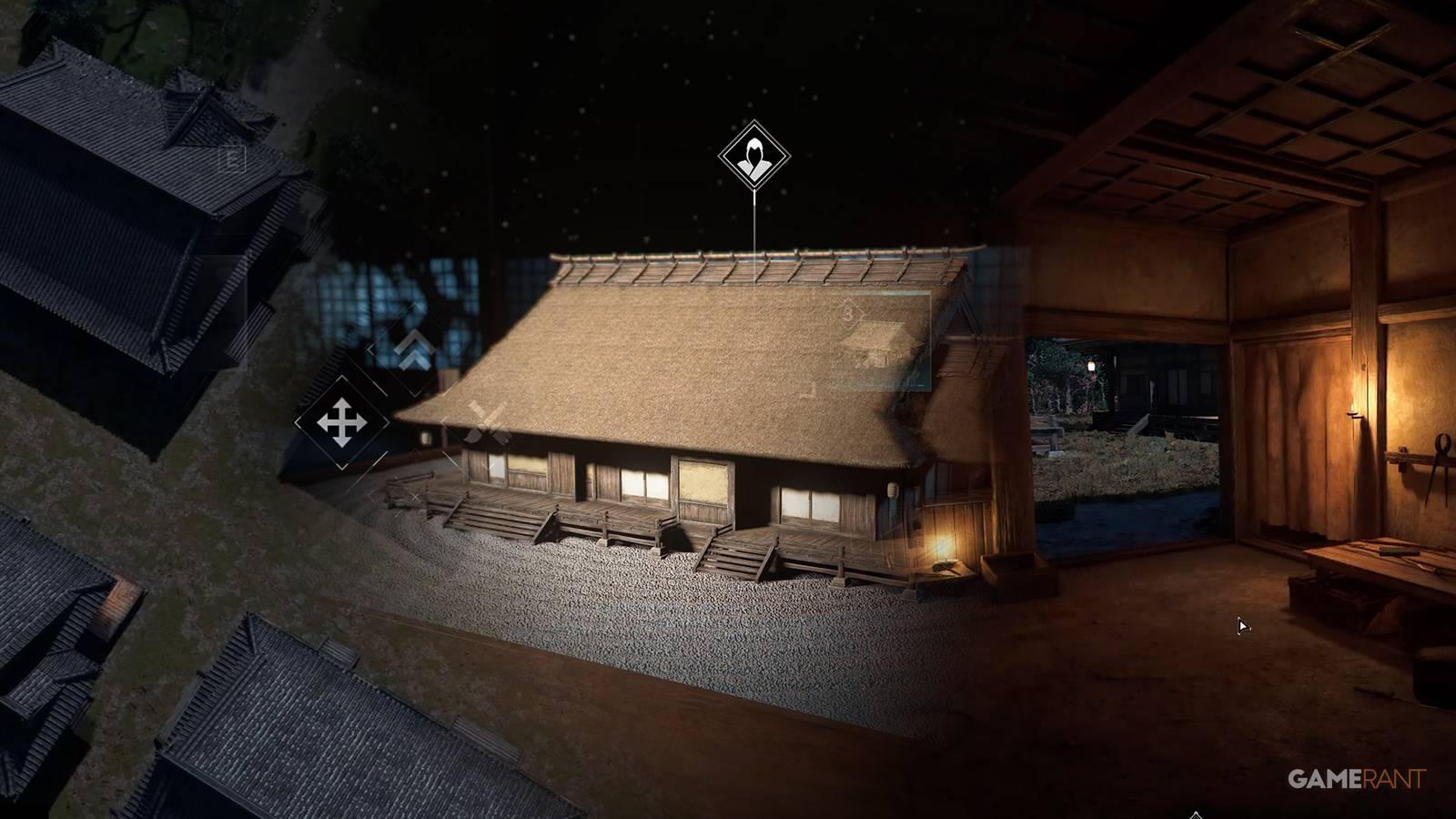Expand the semi-transparent info panel on the roof
Screen dimensions: 1456x819
click(881, 341)
